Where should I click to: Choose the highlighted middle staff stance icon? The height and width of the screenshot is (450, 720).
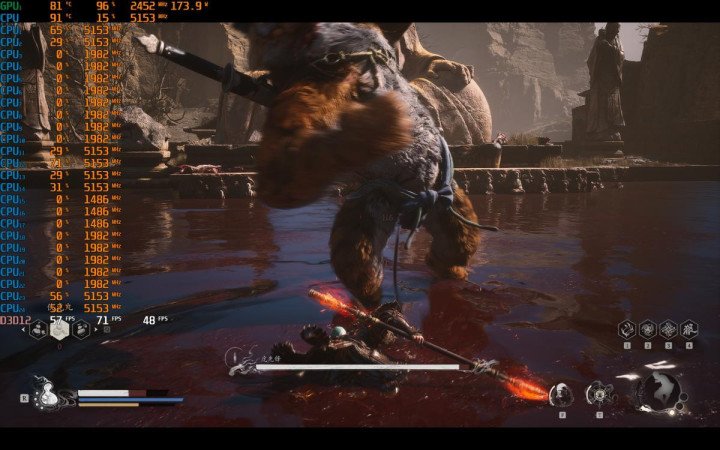[x=60, y=327]
